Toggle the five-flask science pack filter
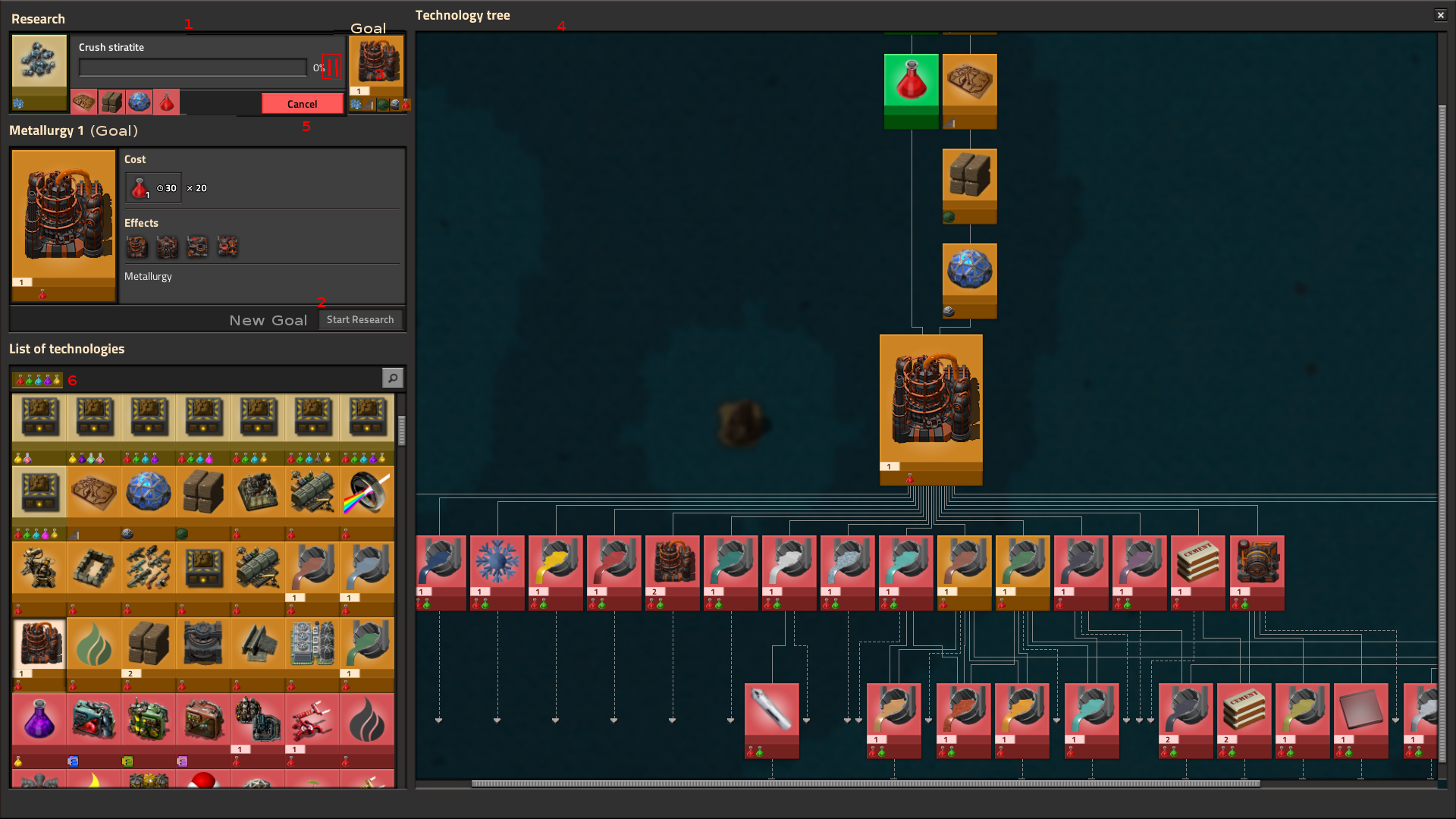Viewport: 1456px width, 819px height. pos(37,380)
